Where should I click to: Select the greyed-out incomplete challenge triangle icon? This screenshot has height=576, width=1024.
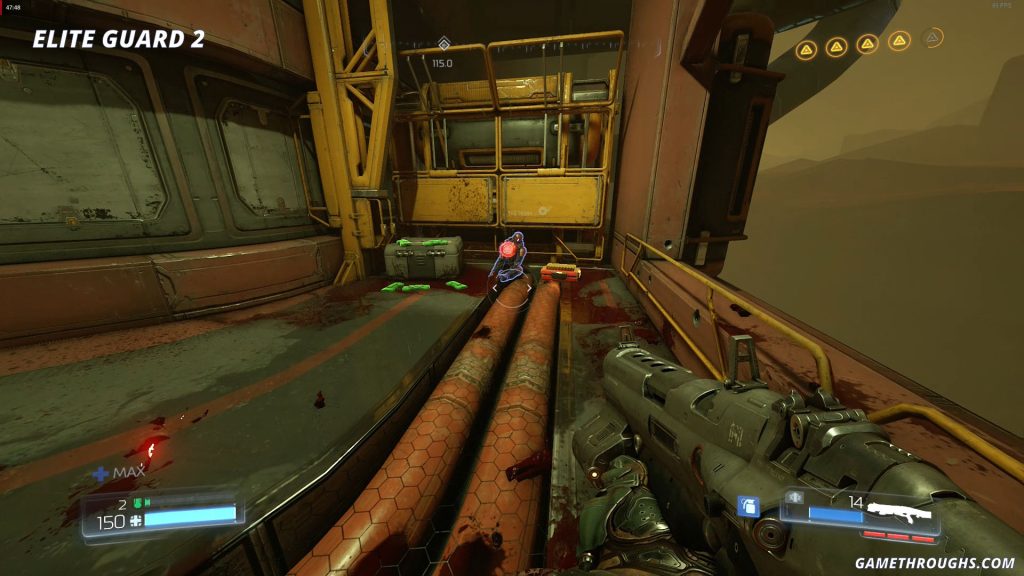coord(932,39)
